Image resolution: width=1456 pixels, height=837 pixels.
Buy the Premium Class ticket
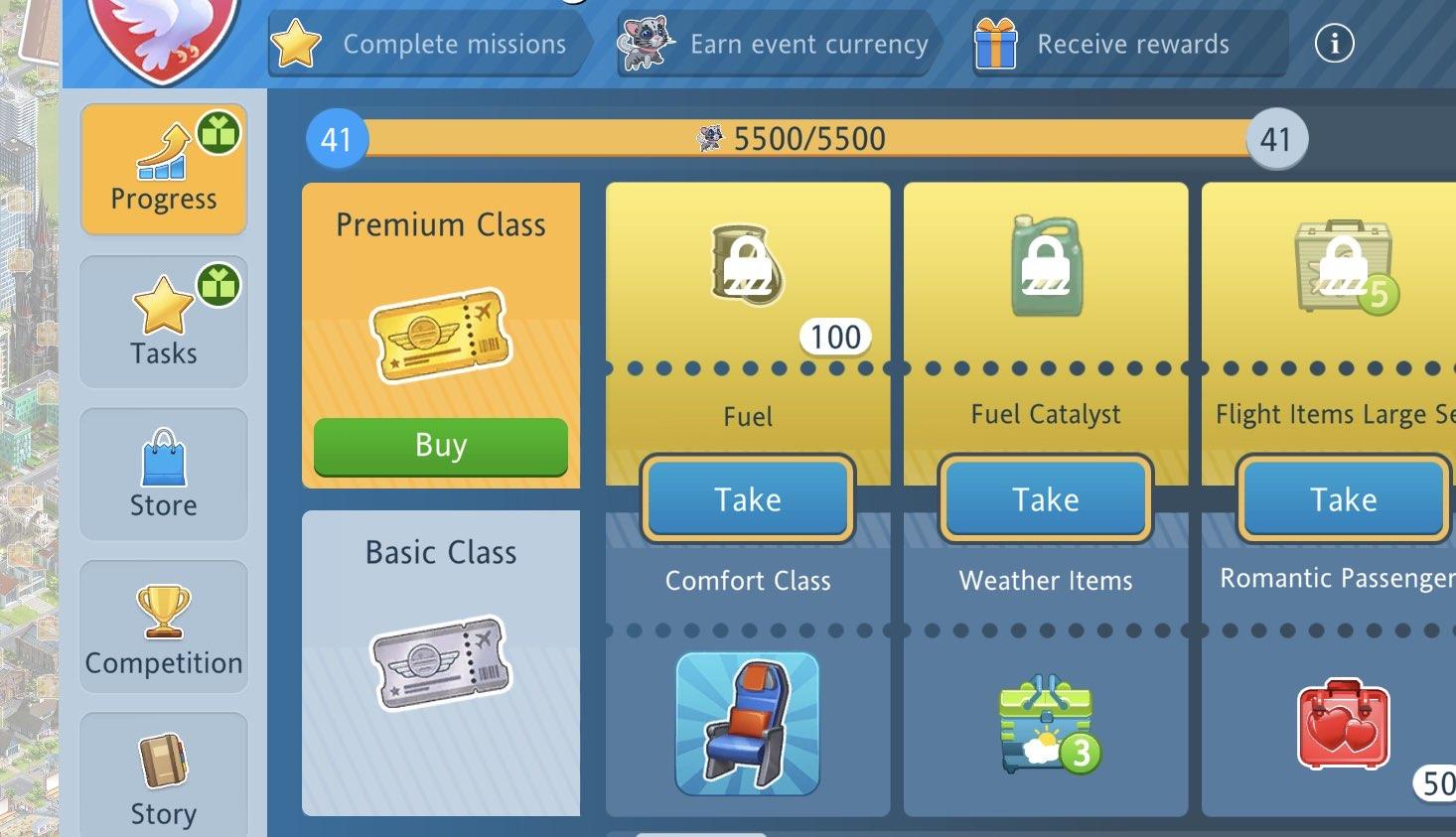pyautogui.click(x=440, y=446)
